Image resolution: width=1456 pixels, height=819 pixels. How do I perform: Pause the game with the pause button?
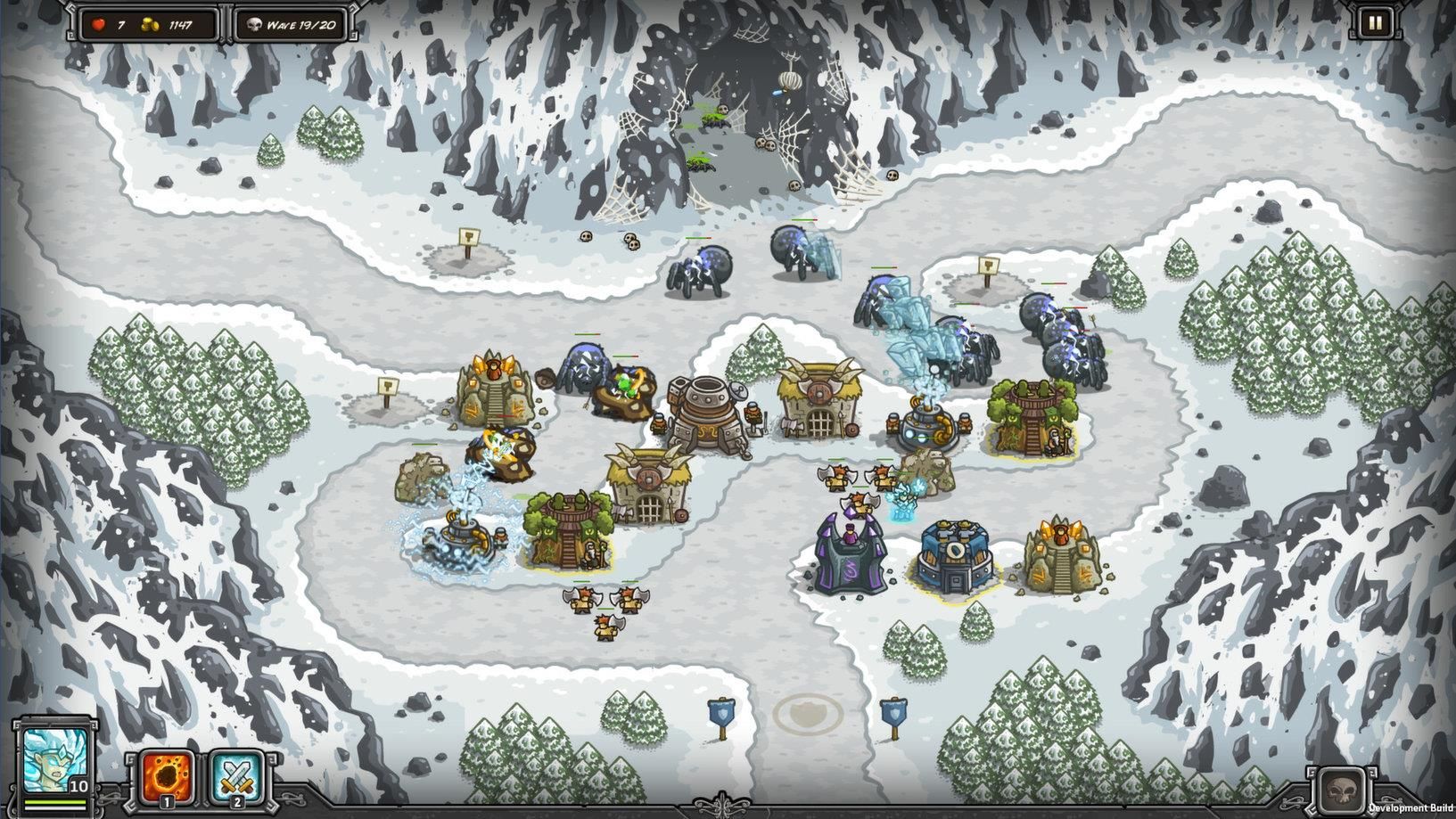point(1374,24)
